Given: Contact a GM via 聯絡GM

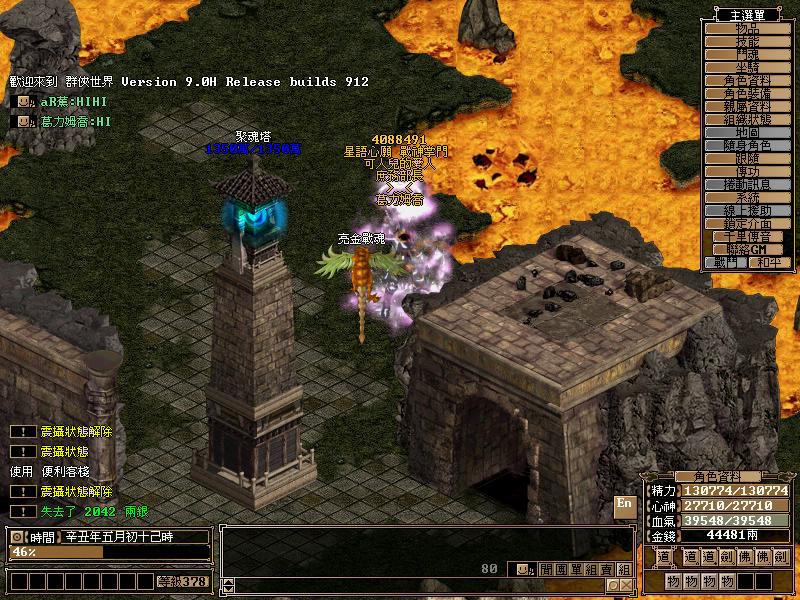Looking at the screenshot, I should pos(747,249).
